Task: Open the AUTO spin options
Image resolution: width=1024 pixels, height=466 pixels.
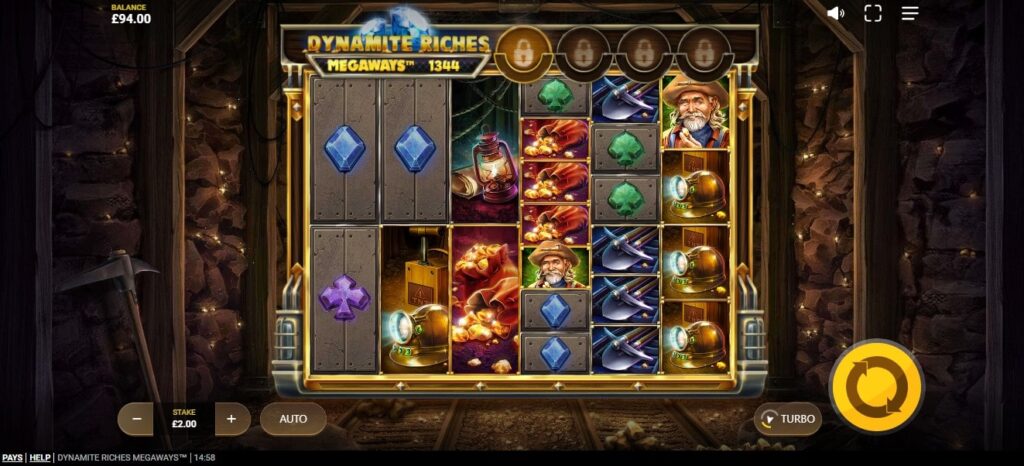Action: pyautogui.click(x=293, y=418)
